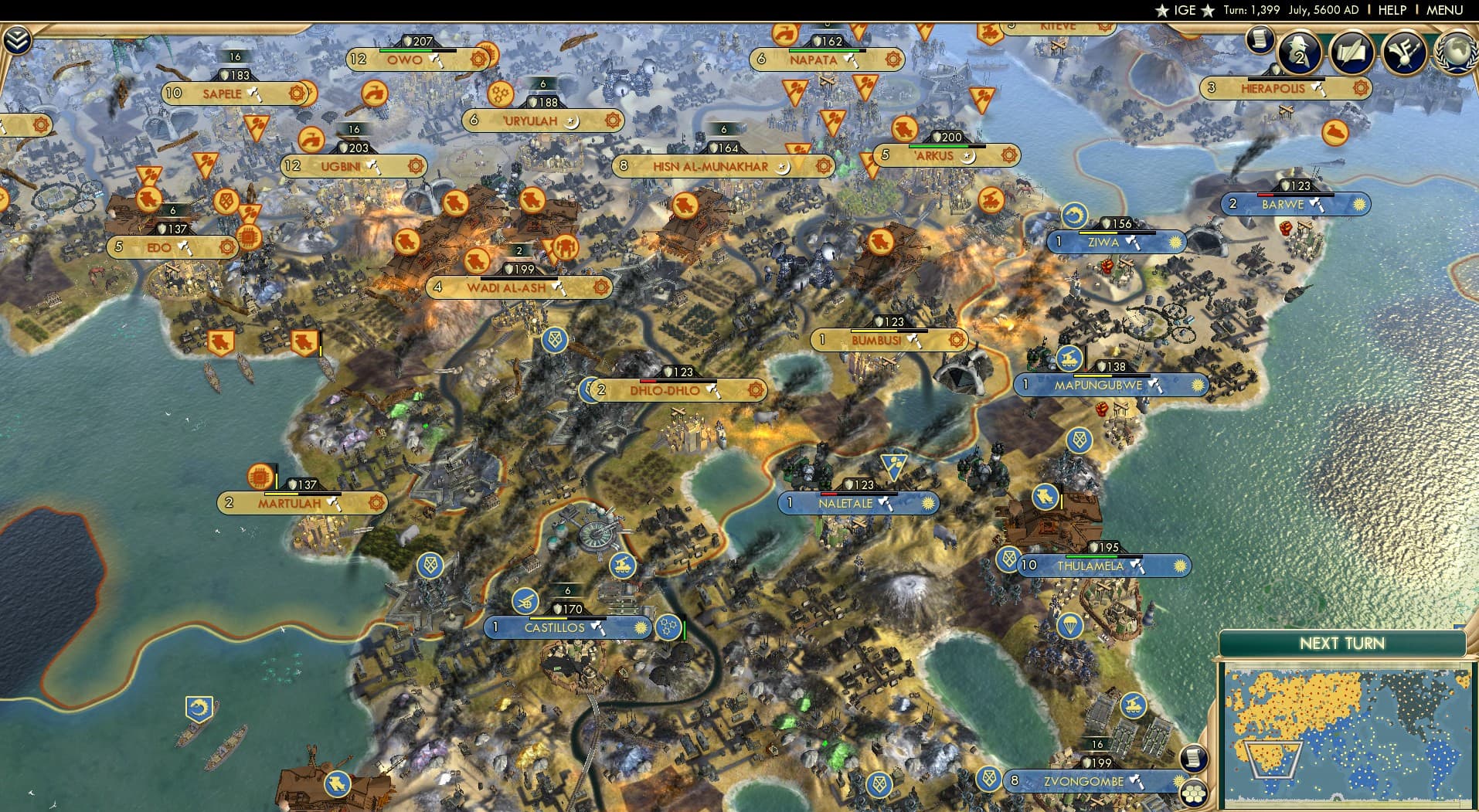Toggle the Barwe city banner selection
The height and width of the screenshot is (812, 1479).
(1290, 204)
